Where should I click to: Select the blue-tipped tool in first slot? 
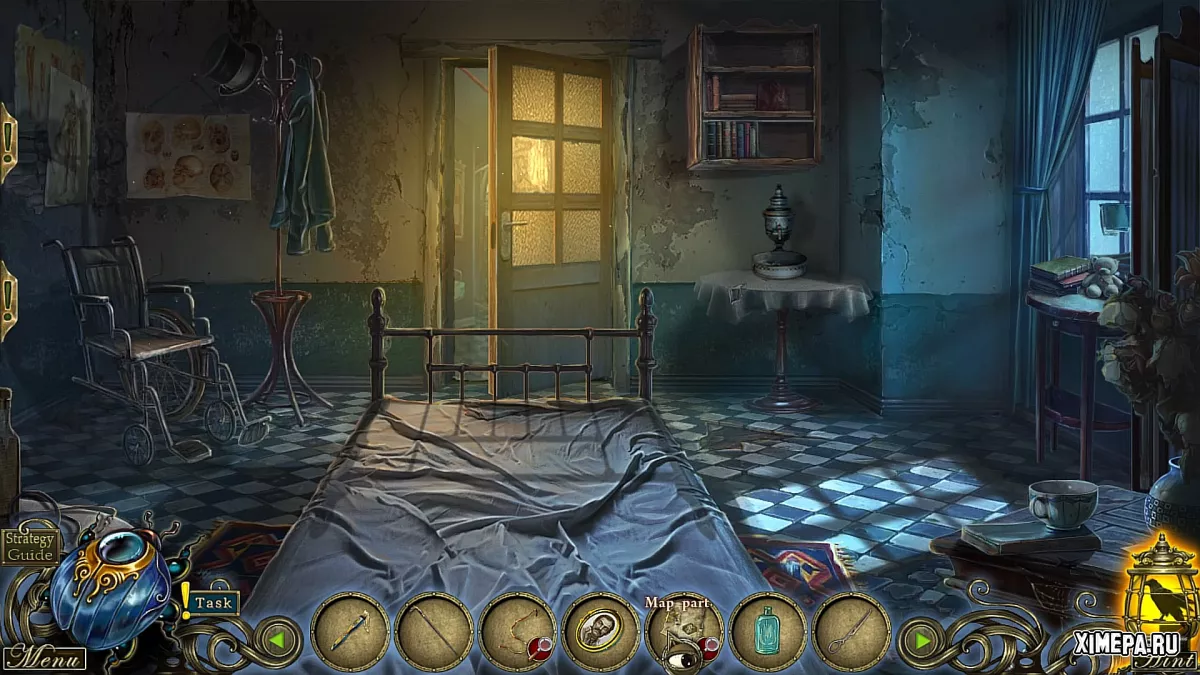click(x=350, y=631)
